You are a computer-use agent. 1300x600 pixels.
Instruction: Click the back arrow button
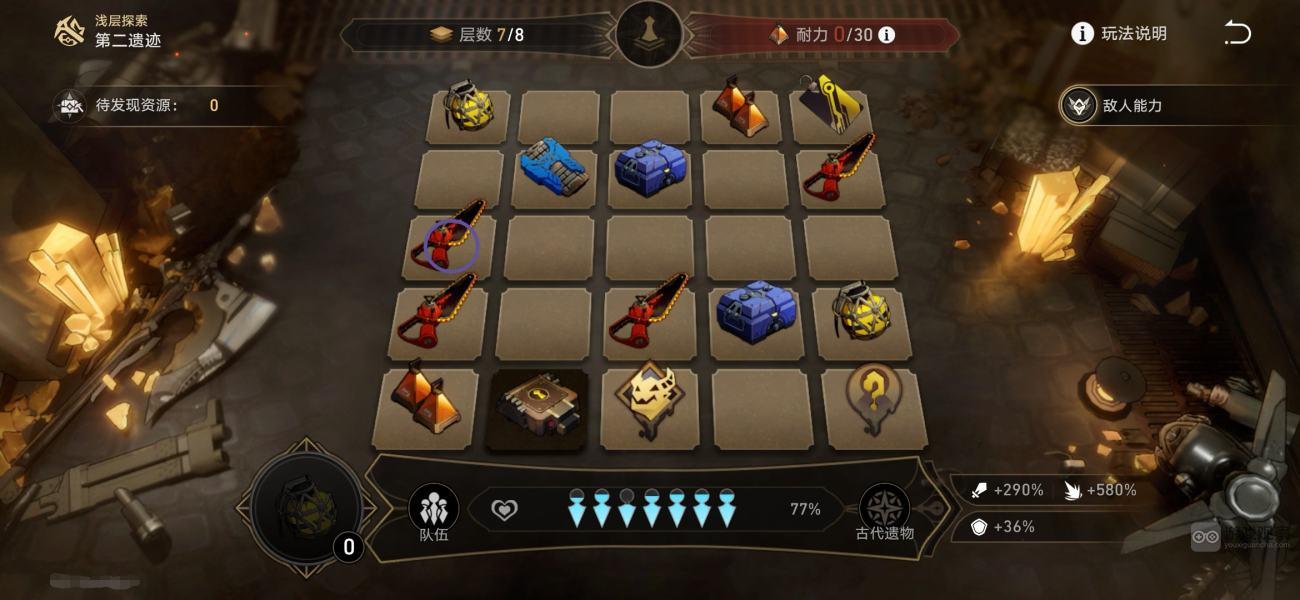point(1237,34)
